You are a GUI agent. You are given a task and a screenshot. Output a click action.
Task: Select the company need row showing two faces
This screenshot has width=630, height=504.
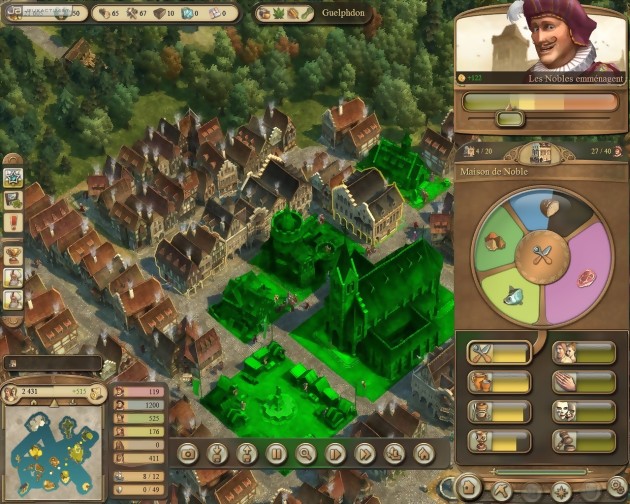tap(583, 352)
